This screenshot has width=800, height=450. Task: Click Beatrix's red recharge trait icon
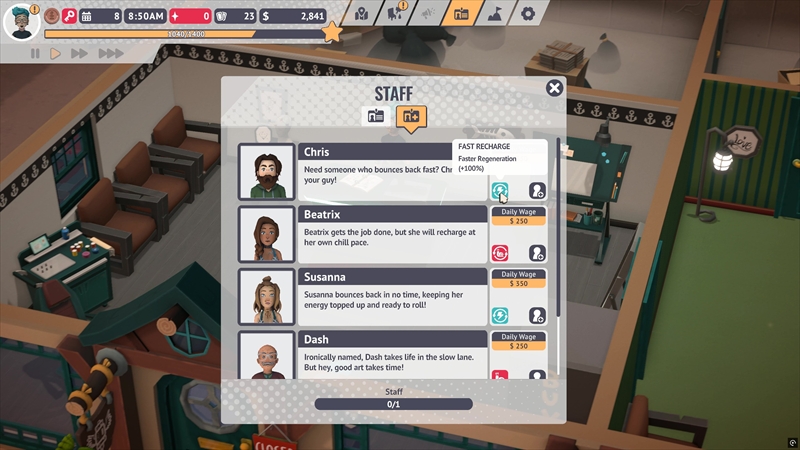click(500, 253)
